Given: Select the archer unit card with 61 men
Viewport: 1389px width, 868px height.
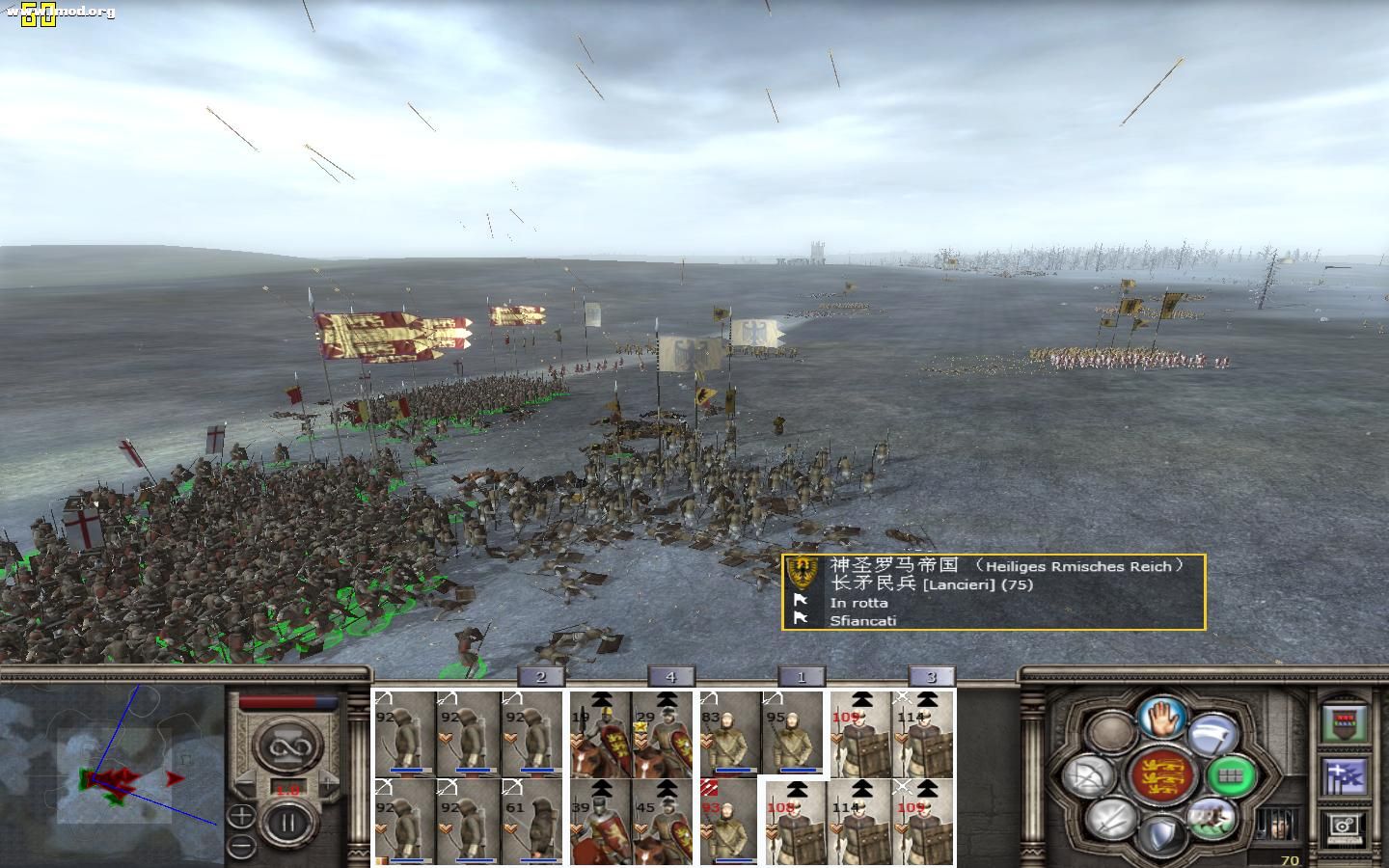Looking at the screenshot, I should click(x=531, y=820).
